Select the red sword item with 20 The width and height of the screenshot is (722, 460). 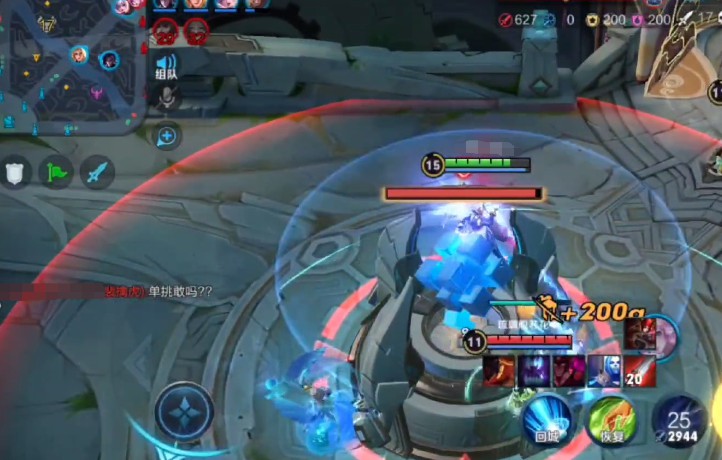(x=640, y=372)
